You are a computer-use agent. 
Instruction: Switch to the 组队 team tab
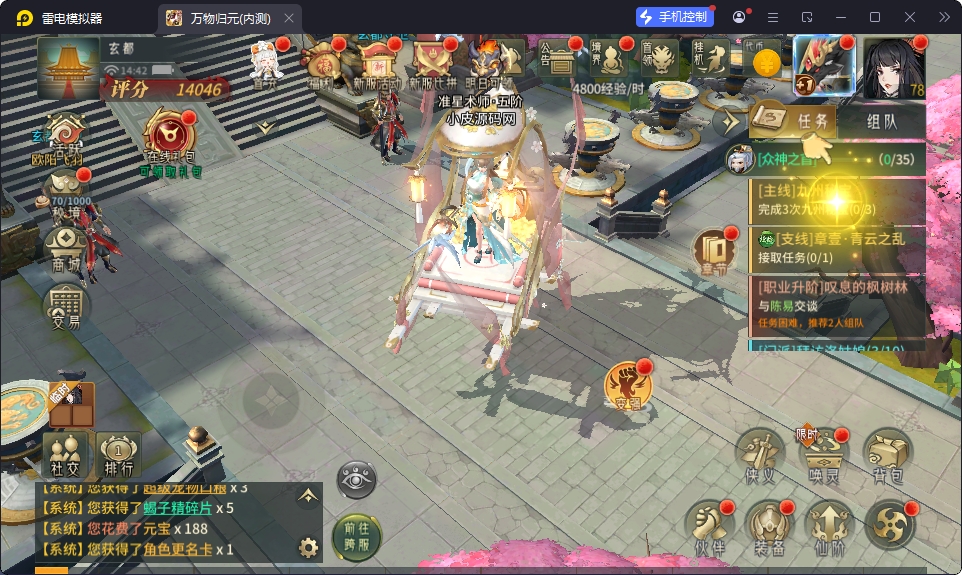(881, 122)
